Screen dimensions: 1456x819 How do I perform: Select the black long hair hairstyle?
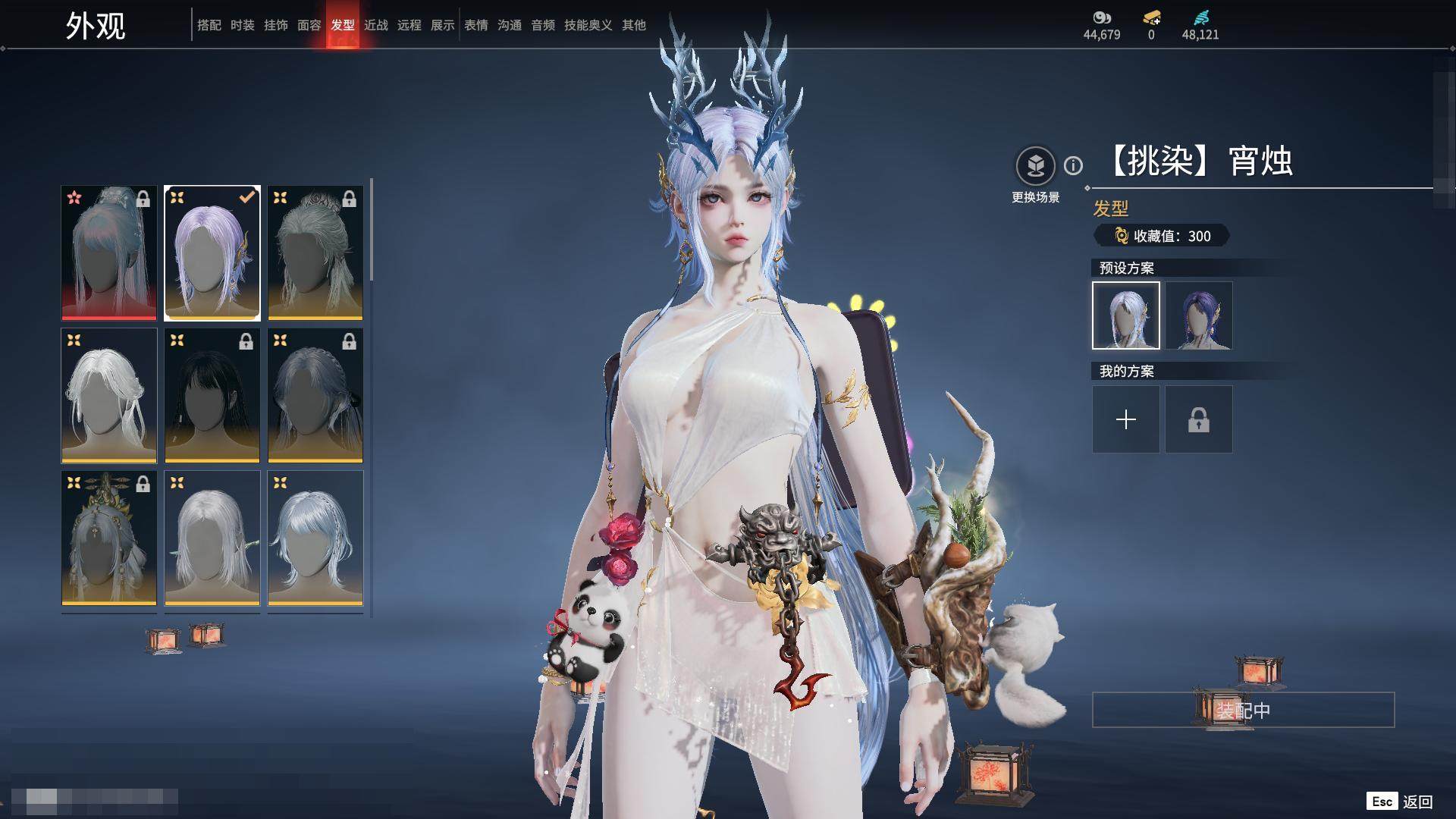pyautogui.click(x=212, y=395)
